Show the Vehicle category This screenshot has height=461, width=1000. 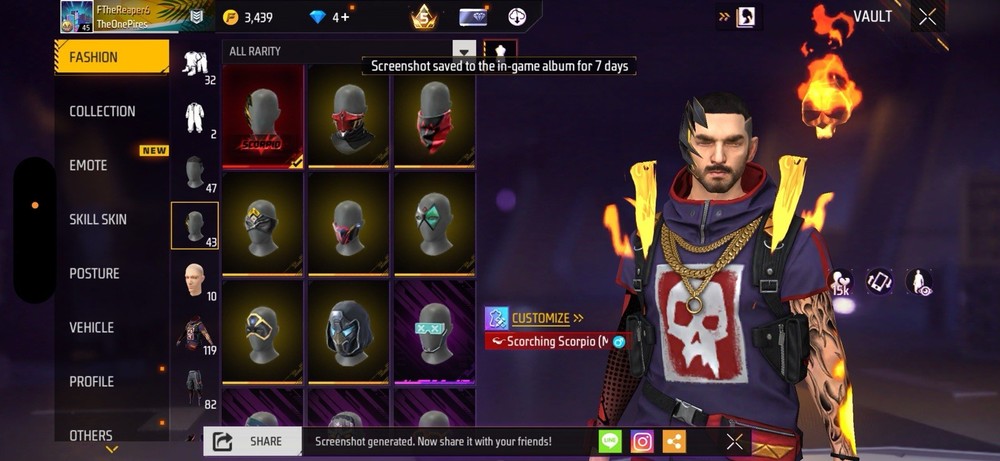point(91,327)
